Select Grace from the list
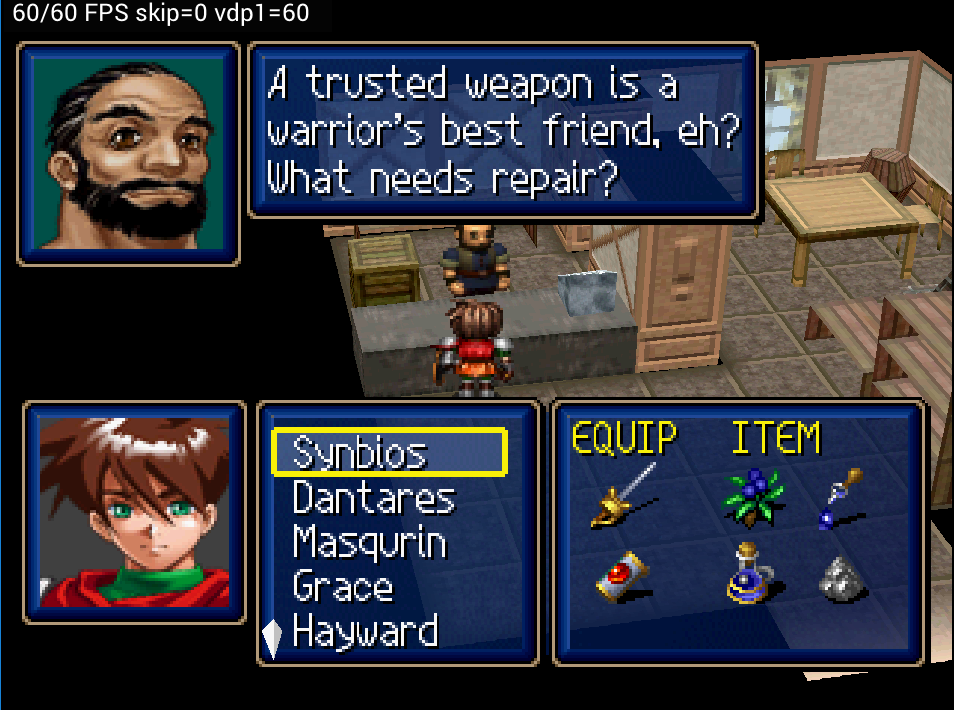Screen dimensions: 954x710 click(342, 587)
